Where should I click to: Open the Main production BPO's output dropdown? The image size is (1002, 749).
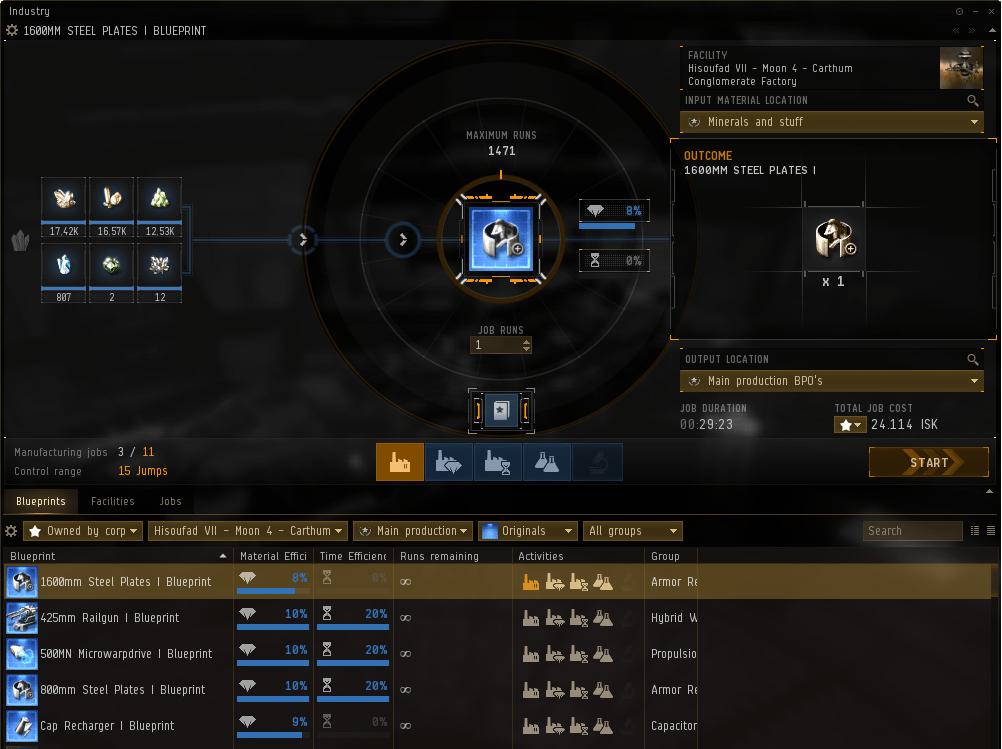pos(831,381)
